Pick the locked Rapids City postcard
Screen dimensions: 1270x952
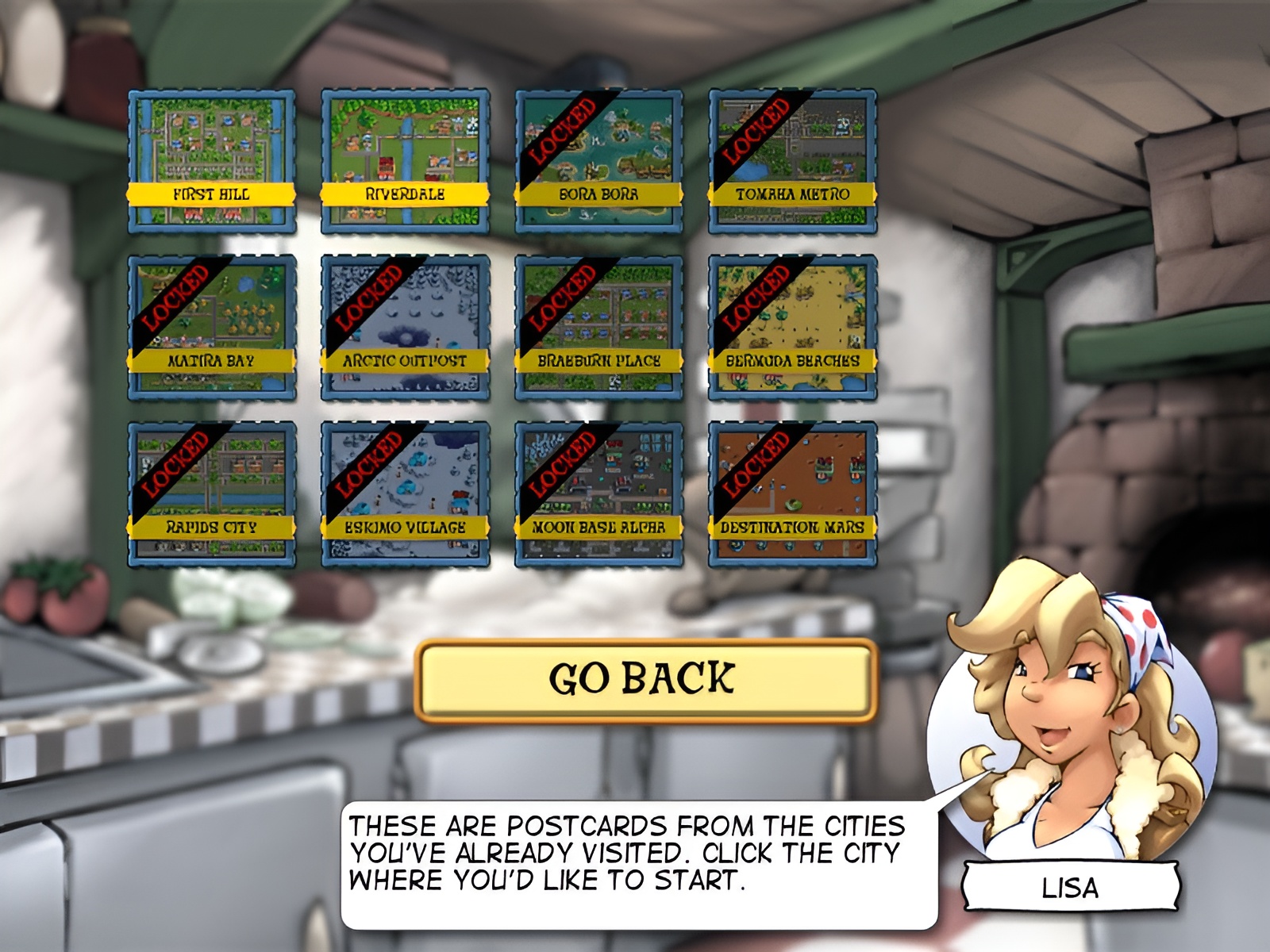212,494
